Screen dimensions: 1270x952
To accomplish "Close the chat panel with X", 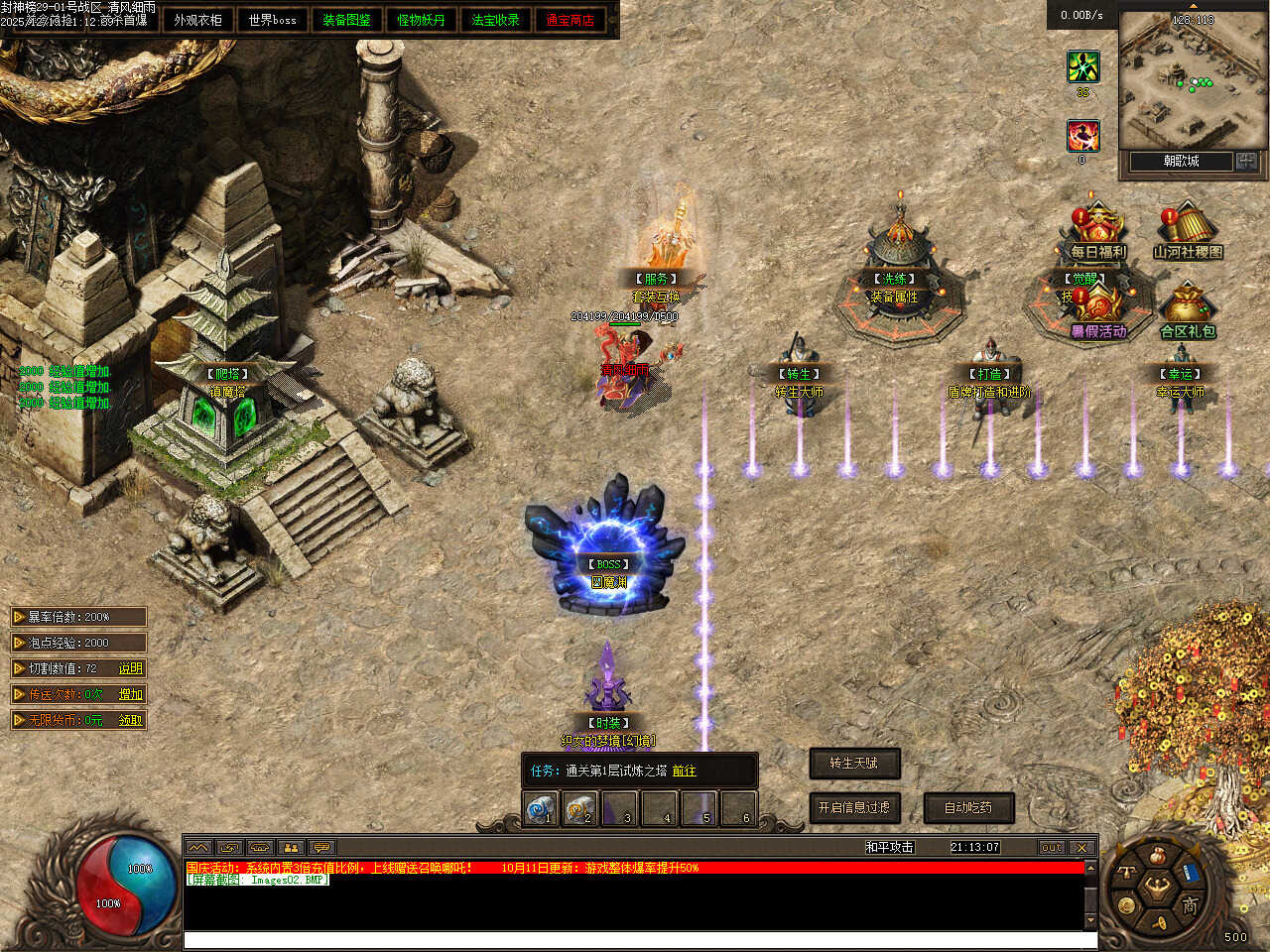I will [1081, 848].
